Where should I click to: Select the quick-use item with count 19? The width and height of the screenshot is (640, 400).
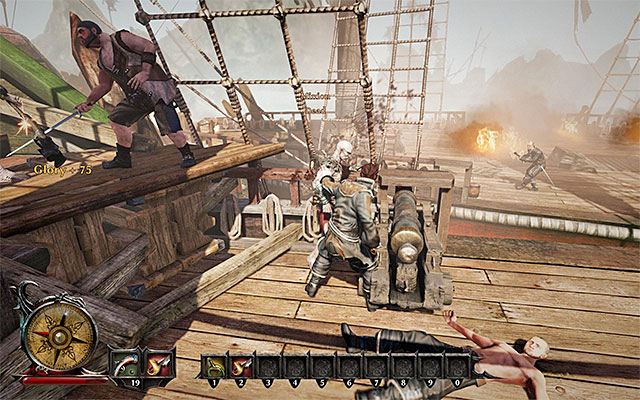(125, 363)
